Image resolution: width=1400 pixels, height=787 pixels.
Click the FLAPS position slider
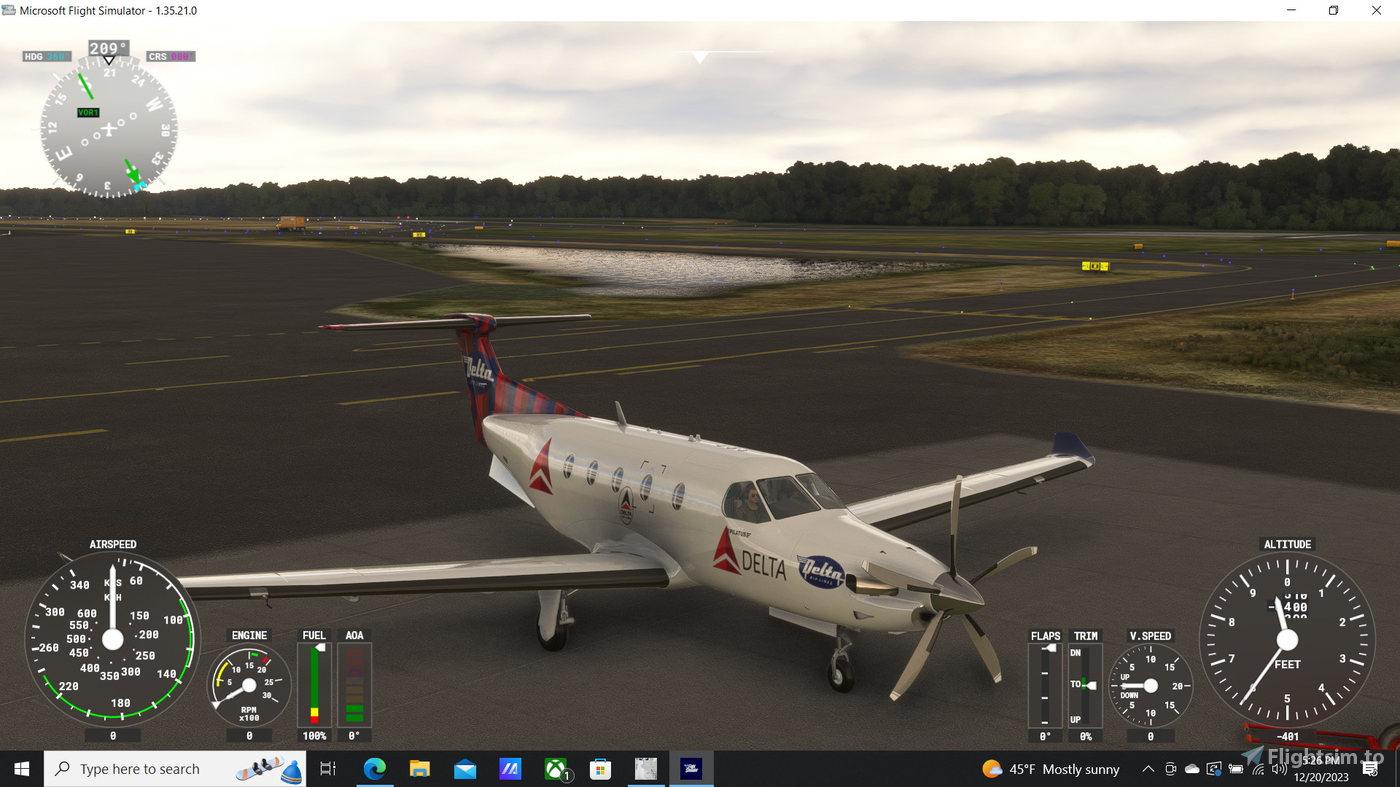1045,684
